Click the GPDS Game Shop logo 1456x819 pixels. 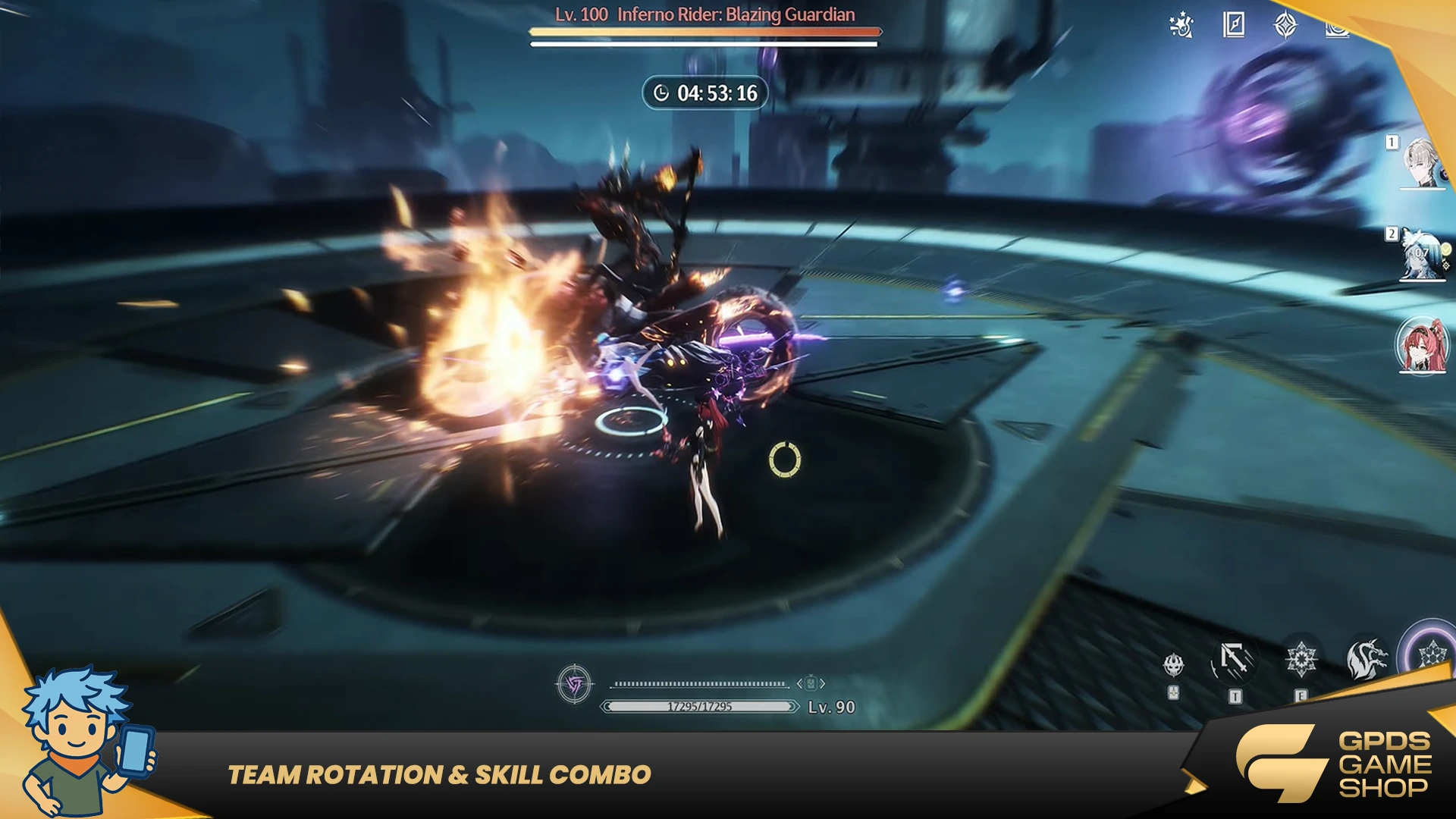coord(1335,763)
